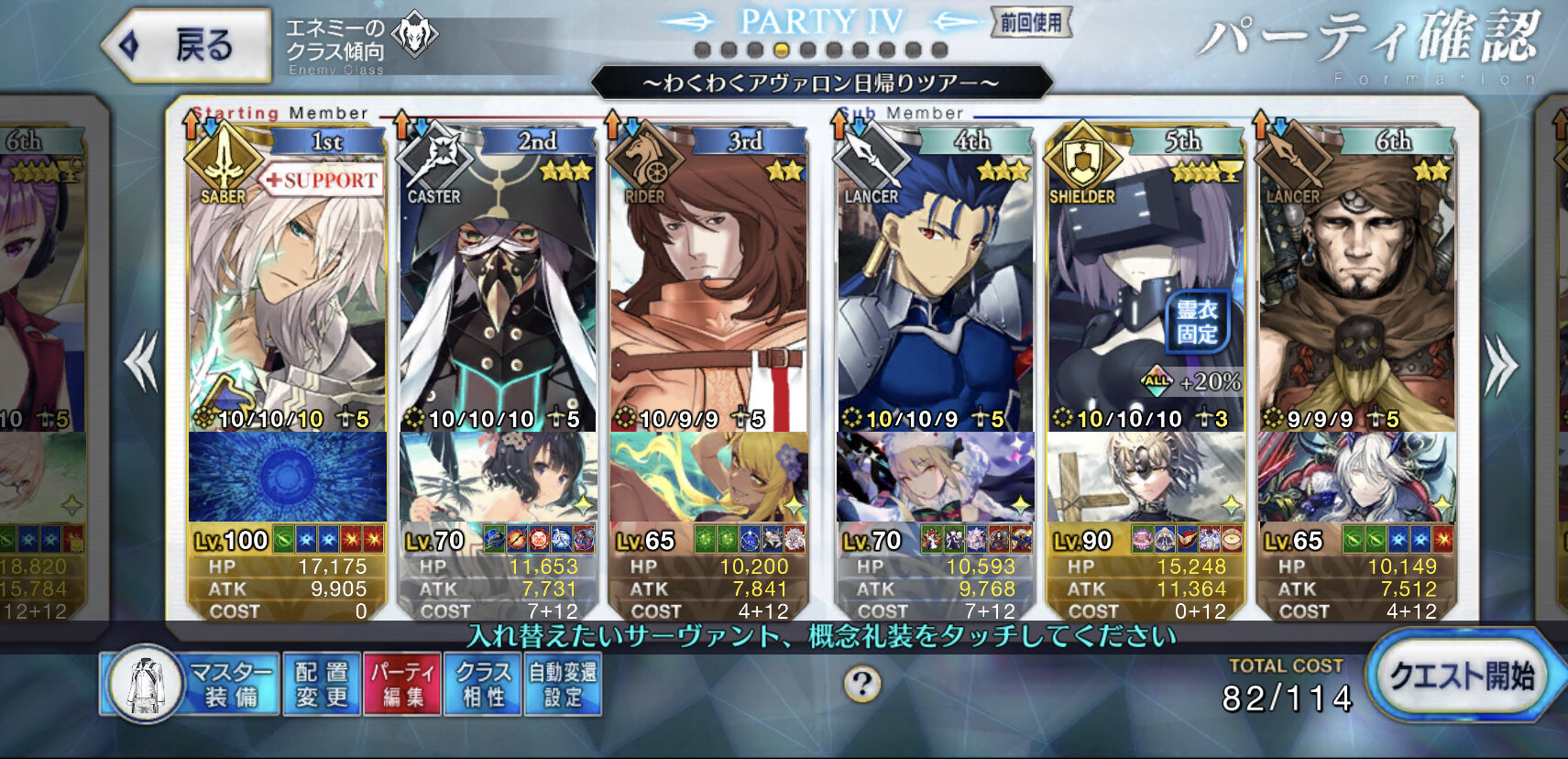
Task: Start the quest with クエスト開始
Action: click(x=1461, y=676)
